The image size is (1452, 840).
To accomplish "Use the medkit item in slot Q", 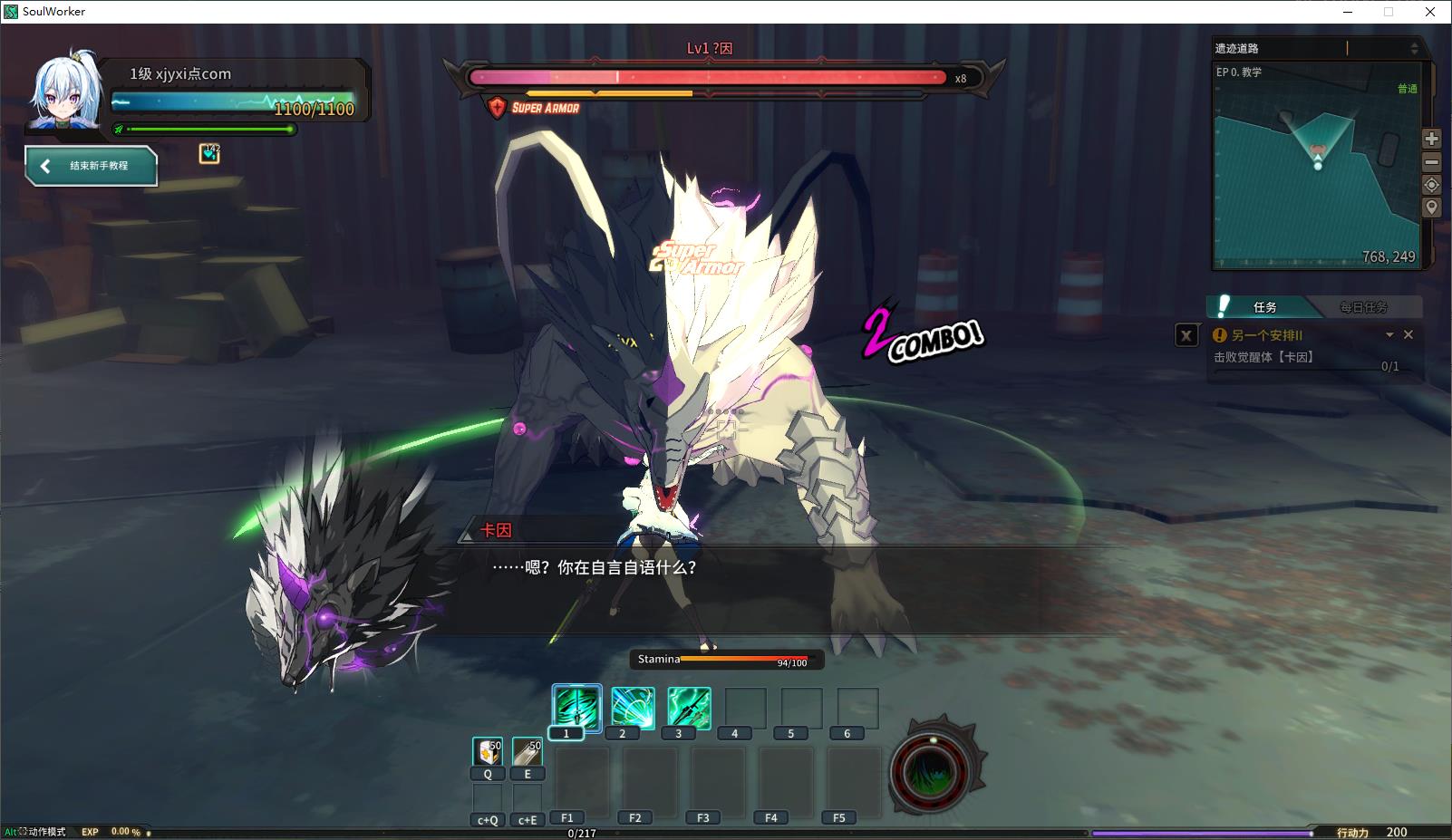I will point(488,751).
